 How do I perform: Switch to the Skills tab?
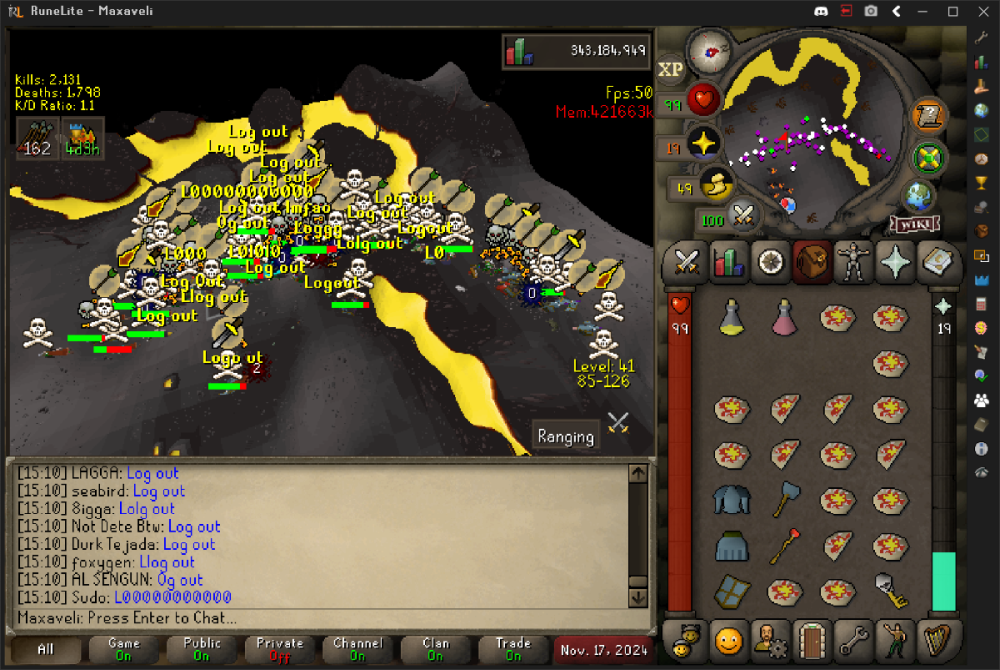728,262
